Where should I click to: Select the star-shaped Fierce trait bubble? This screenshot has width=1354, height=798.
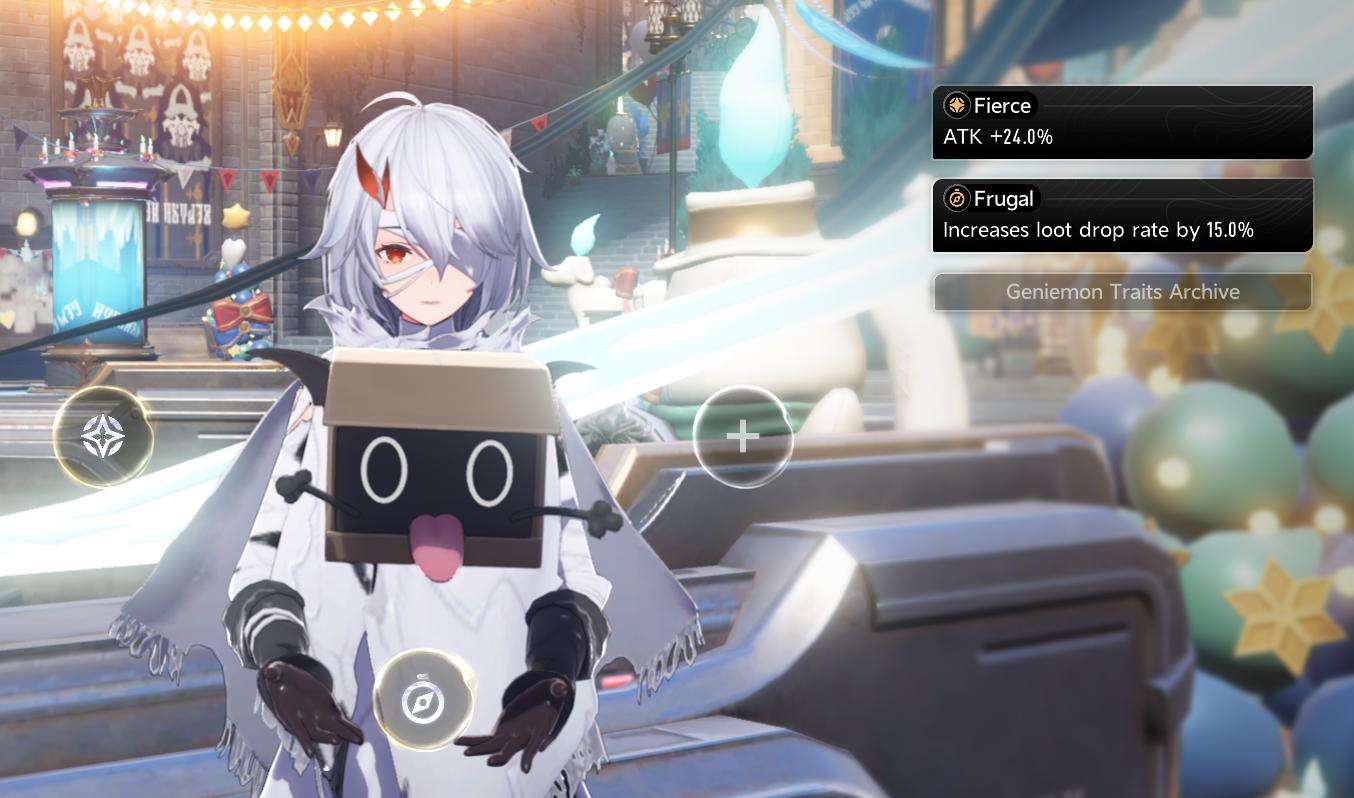(103, 437)
